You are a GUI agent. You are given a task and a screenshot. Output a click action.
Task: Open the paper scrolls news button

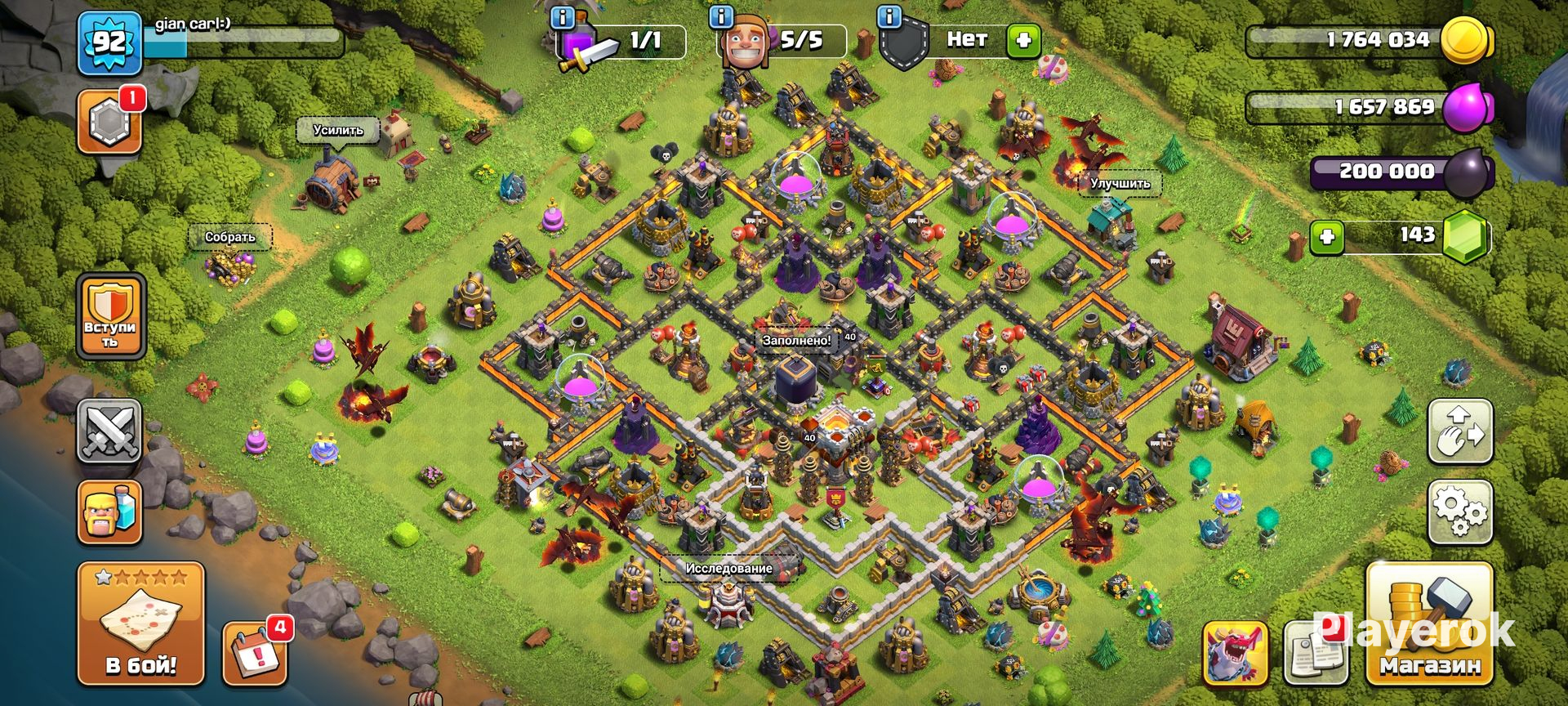coord(1313,654)
